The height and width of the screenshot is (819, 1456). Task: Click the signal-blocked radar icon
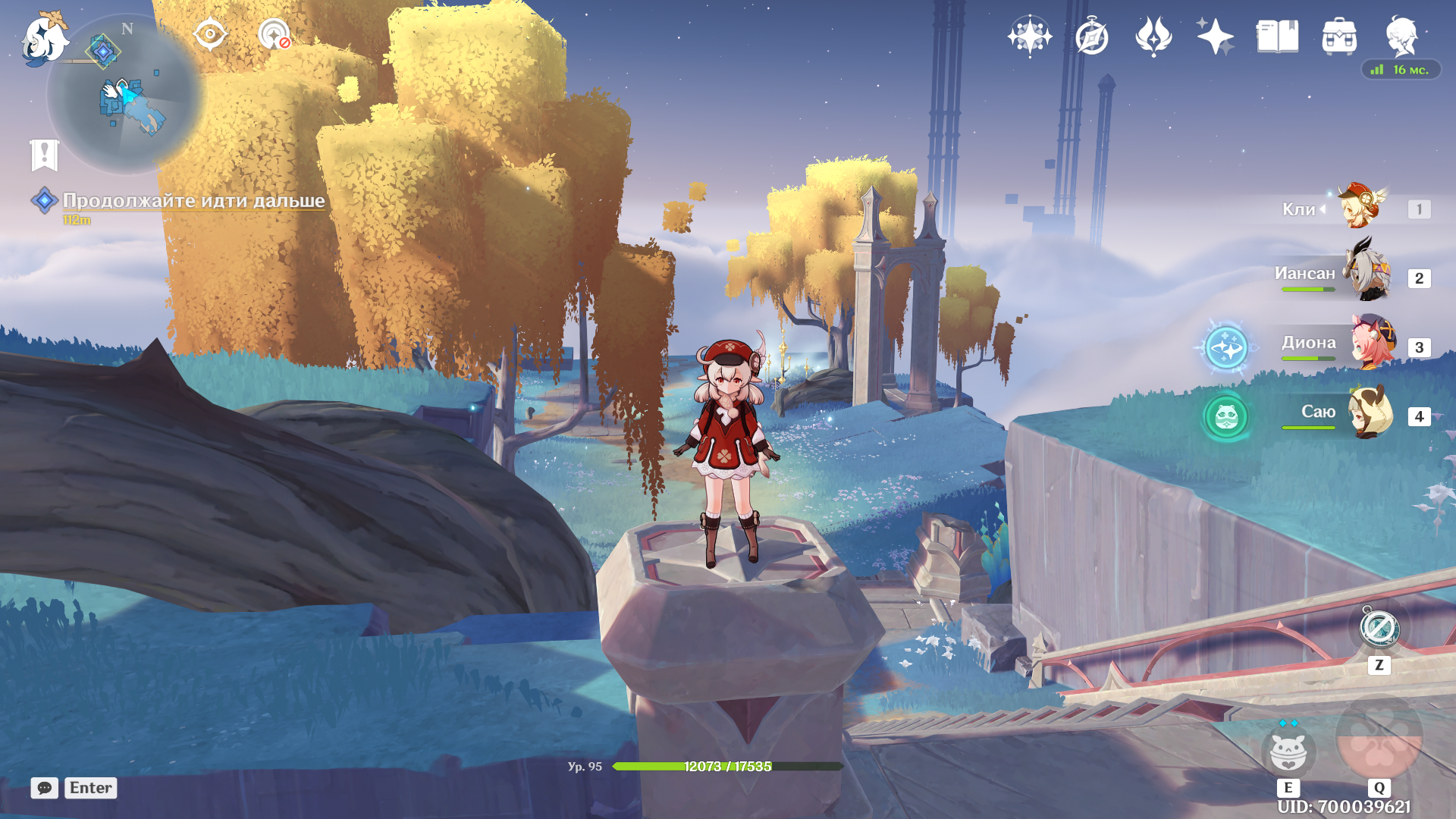(274, 35)
